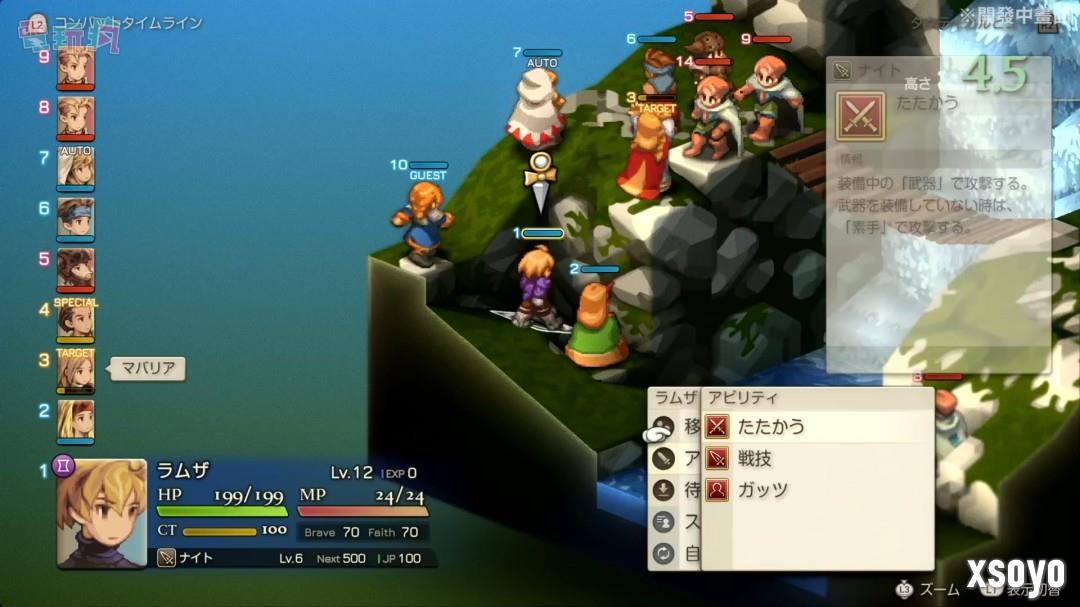Image resolution: width=1080 pixels, height=607 pixels.
Task: Select the 移動 (Move) command
Action: pyautogui.click(x=676, y=427)
